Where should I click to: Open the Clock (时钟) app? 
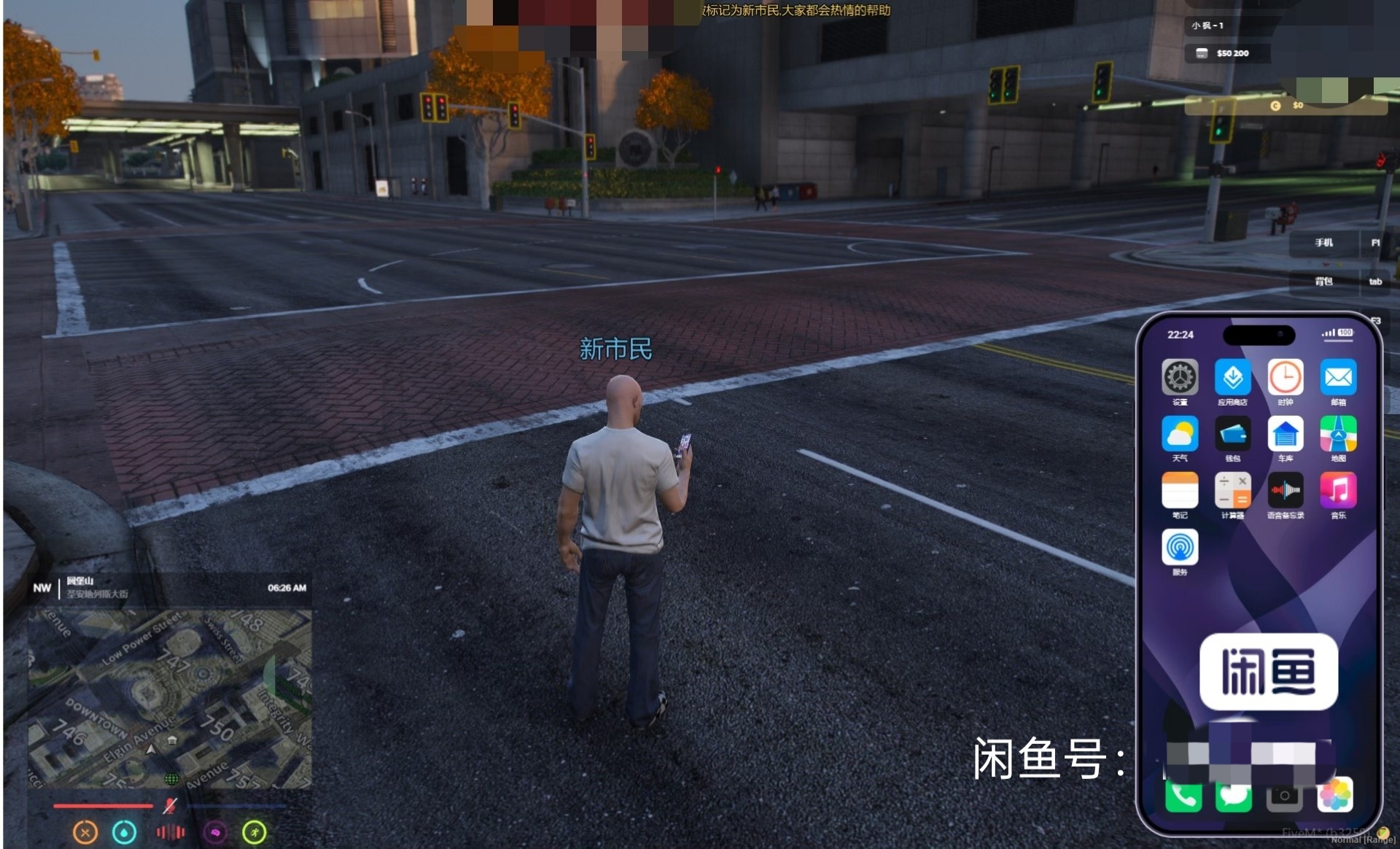1285,378
